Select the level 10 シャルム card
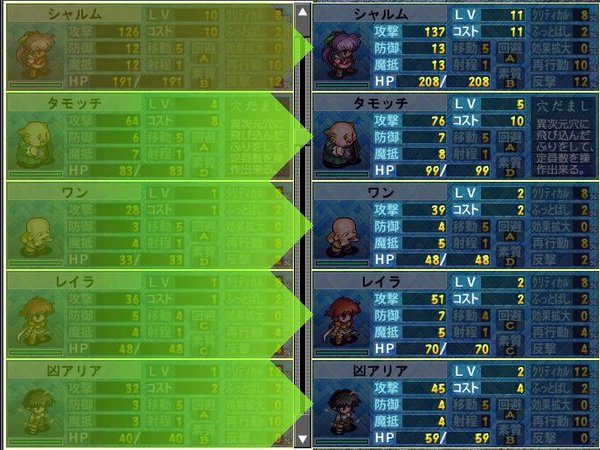This screenshot has width=600, height=450. (x=150, y=47)
